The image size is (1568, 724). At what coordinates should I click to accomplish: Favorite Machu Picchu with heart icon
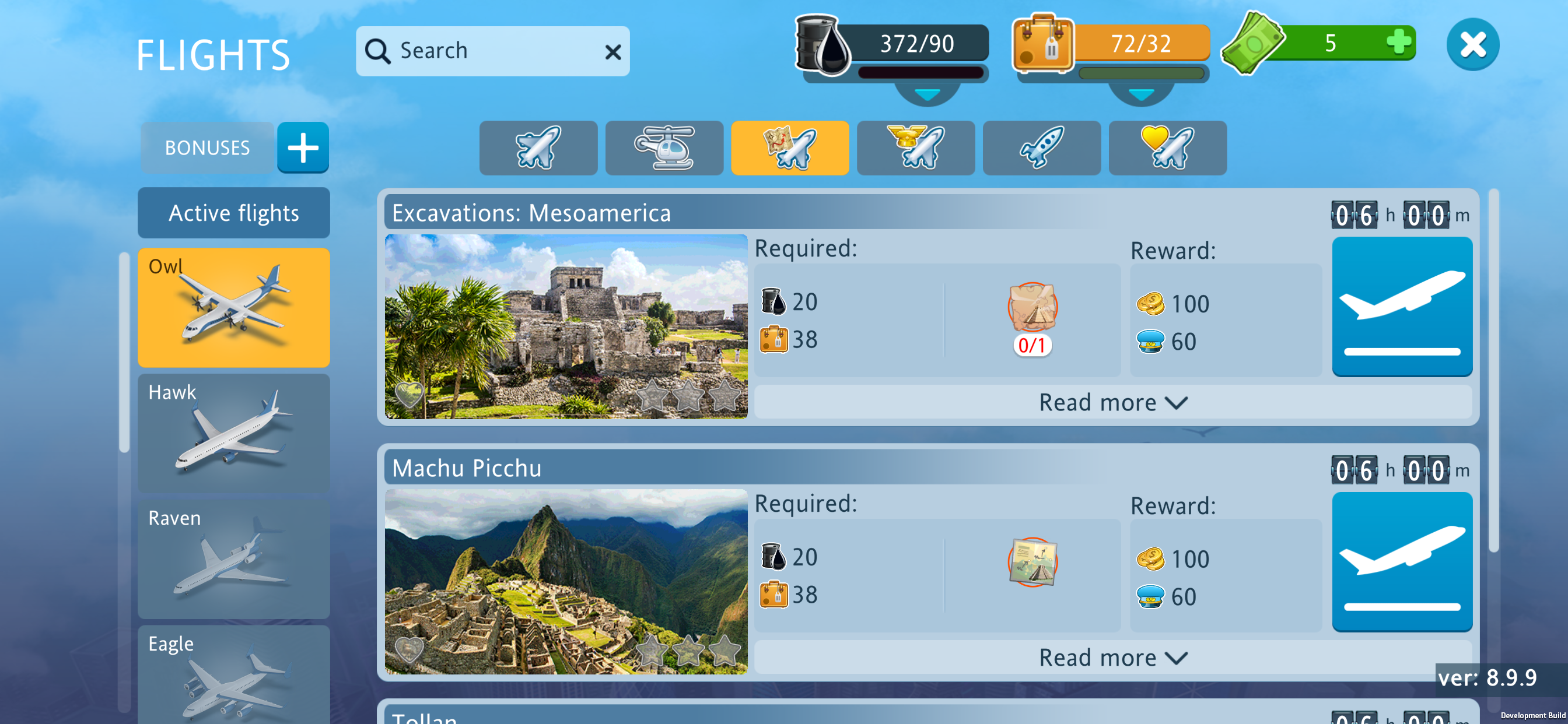(x=409, y=650)
